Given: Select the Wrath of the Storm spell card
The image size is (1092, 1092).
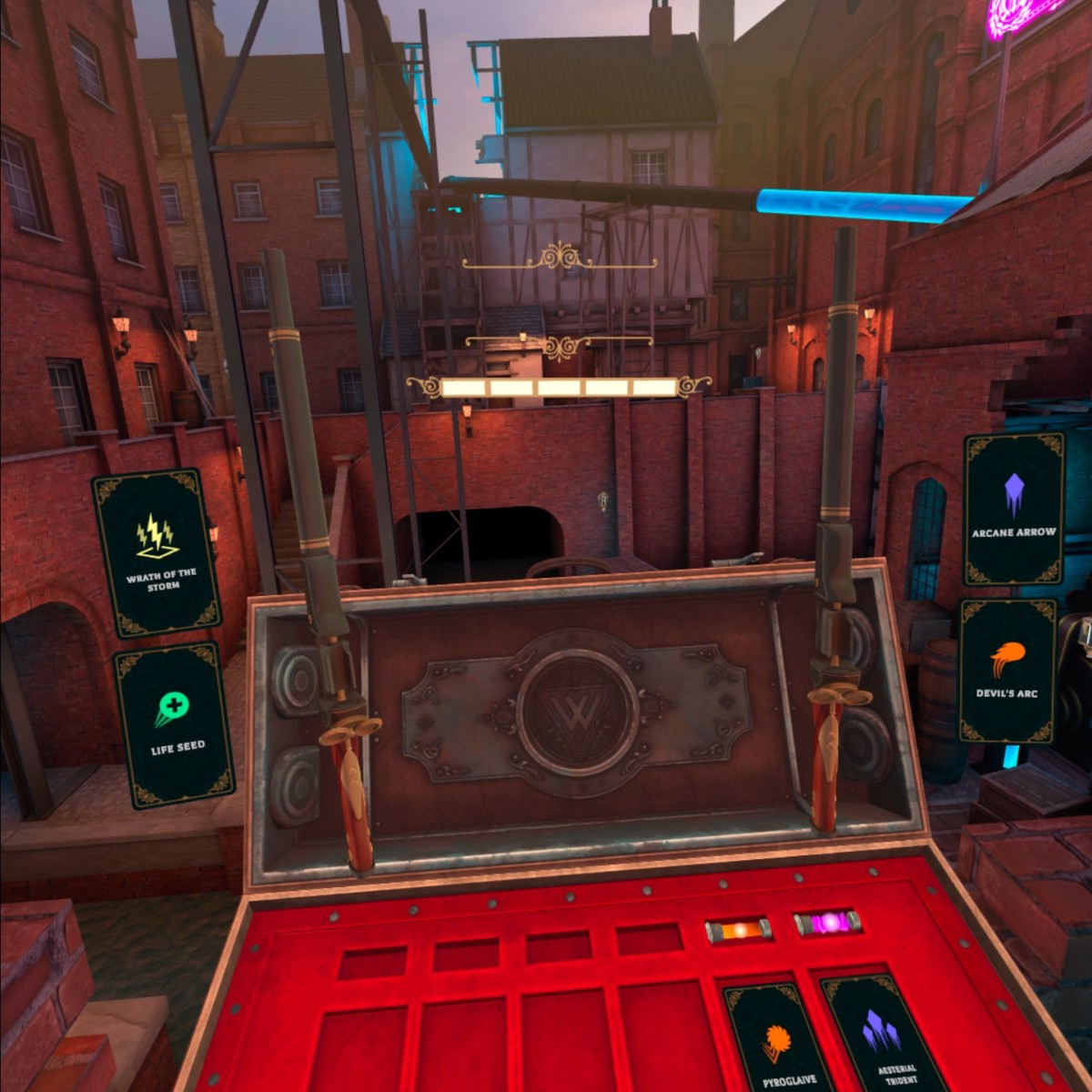Looking at the screenshot, I should coord(157,552).
